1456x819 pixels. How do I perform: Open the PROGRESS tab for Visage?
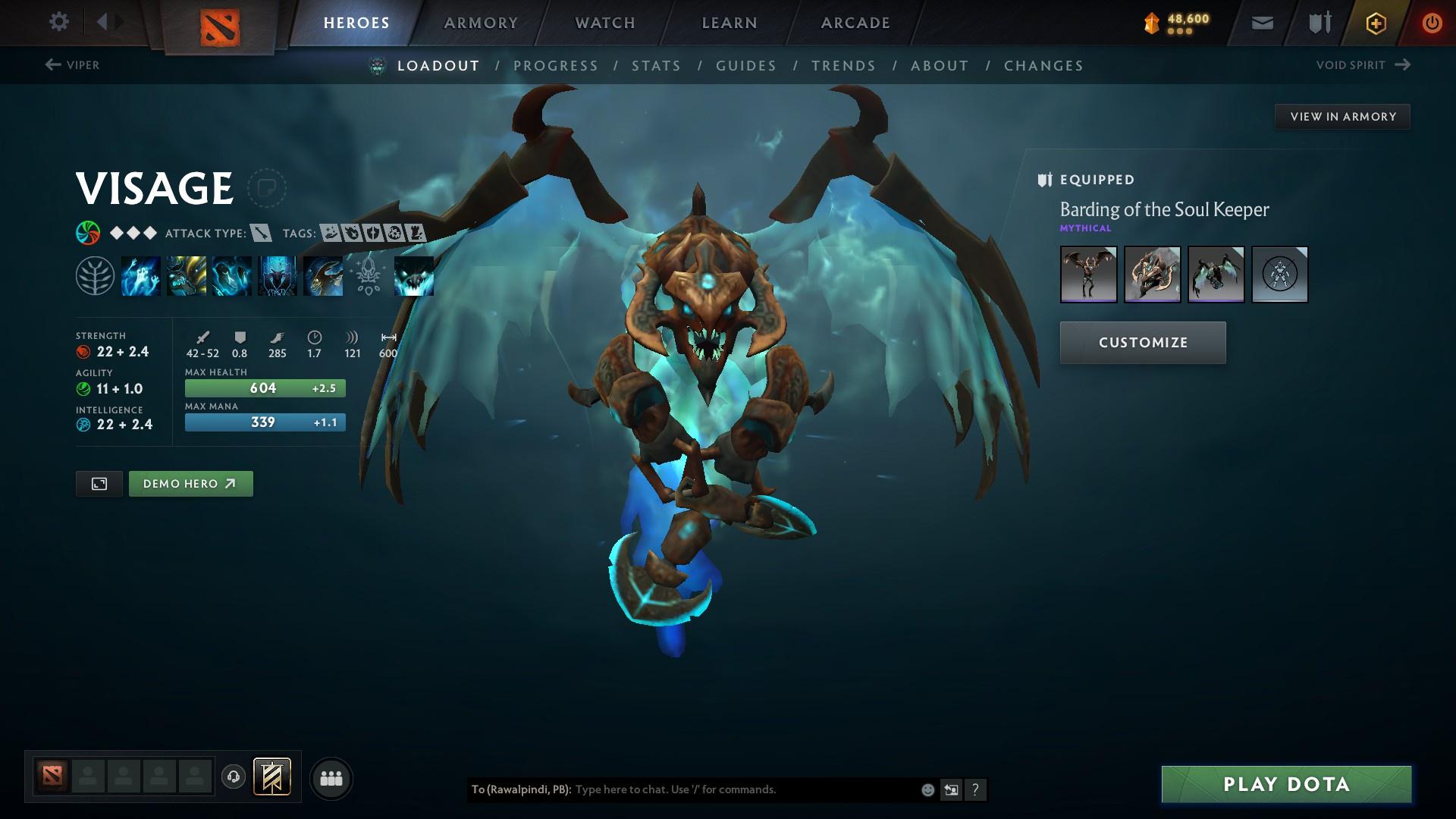557,66
